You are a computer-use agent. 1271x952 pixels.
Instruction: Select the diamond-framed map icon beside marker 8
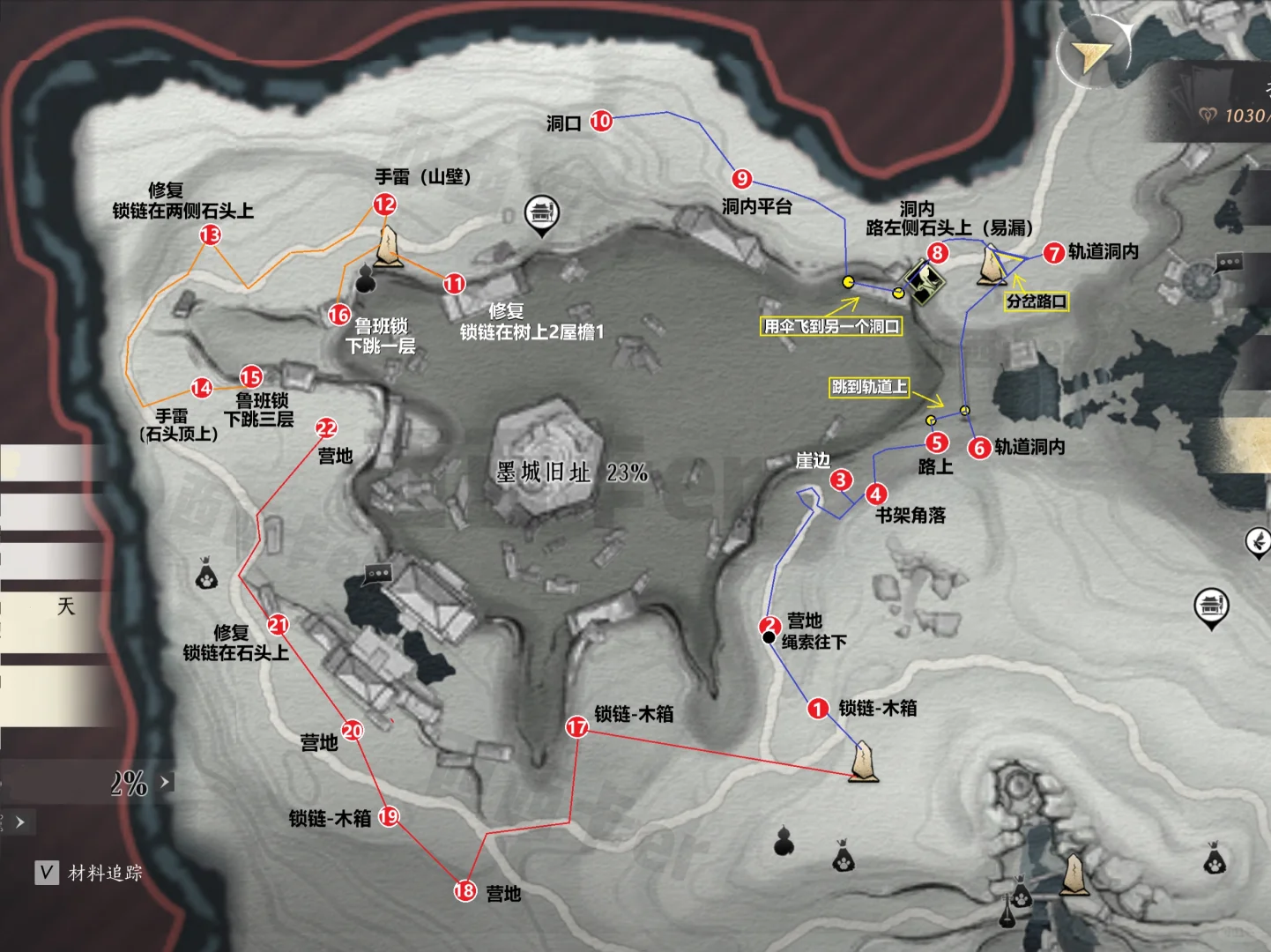(x=923, y=282)
